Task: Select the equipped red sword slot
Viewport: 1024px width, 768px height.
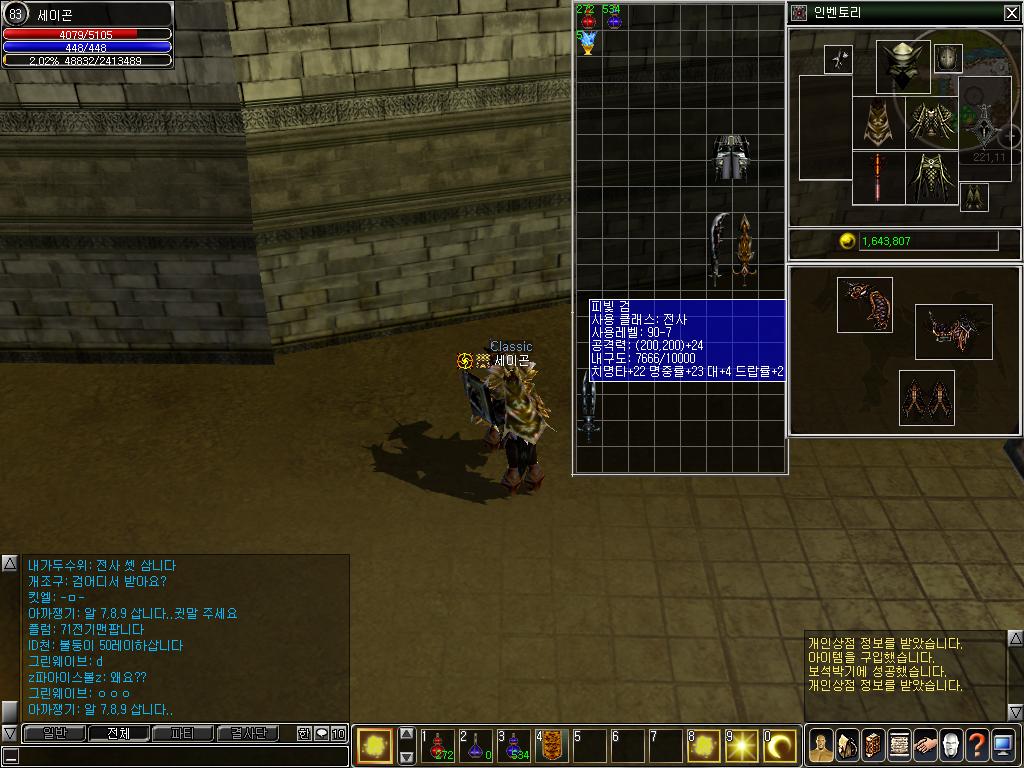Action: pos(878,179)
